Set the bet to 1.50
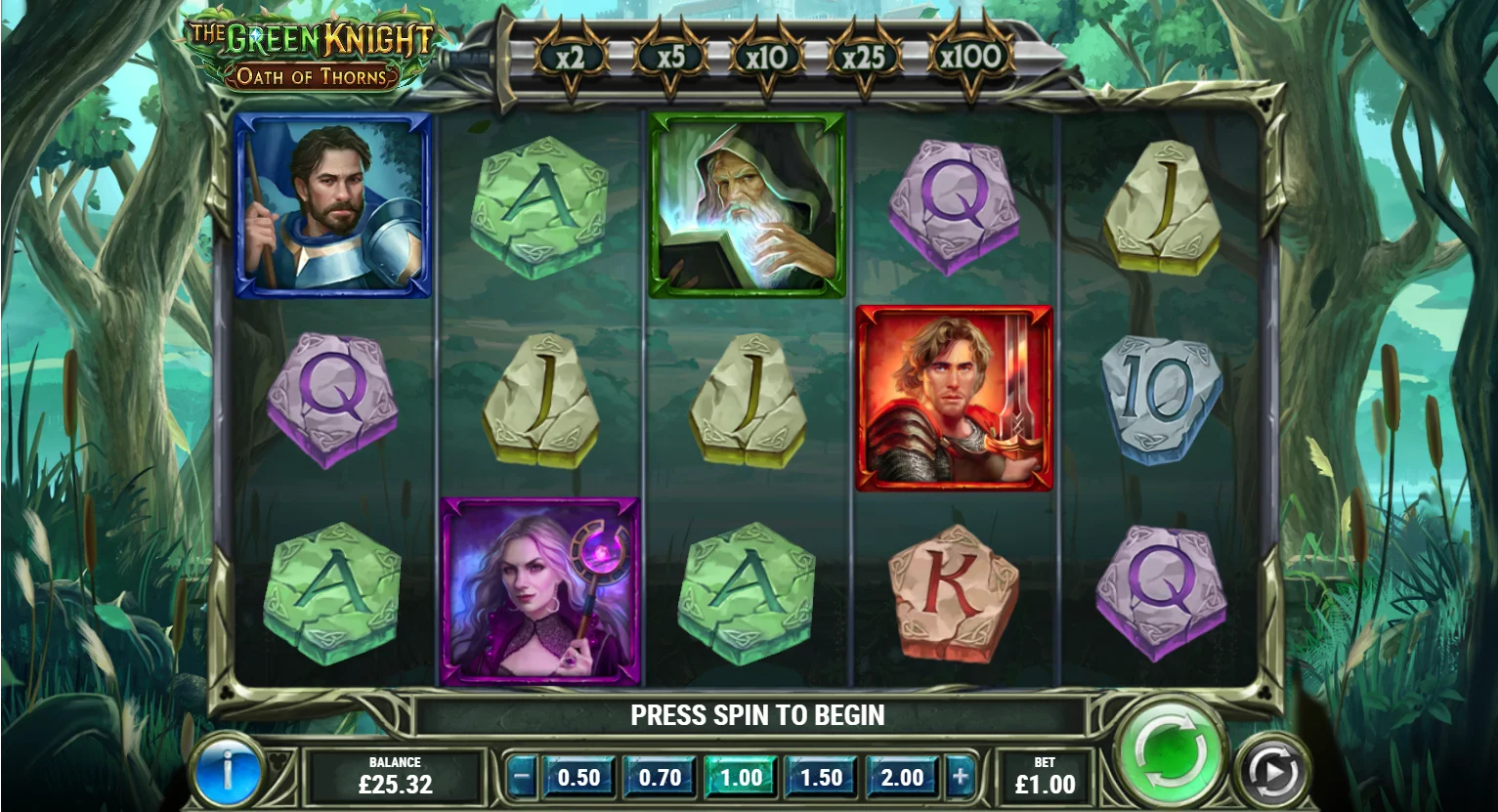The width and height of the screenshot is (1498, 812). point(821,778)
